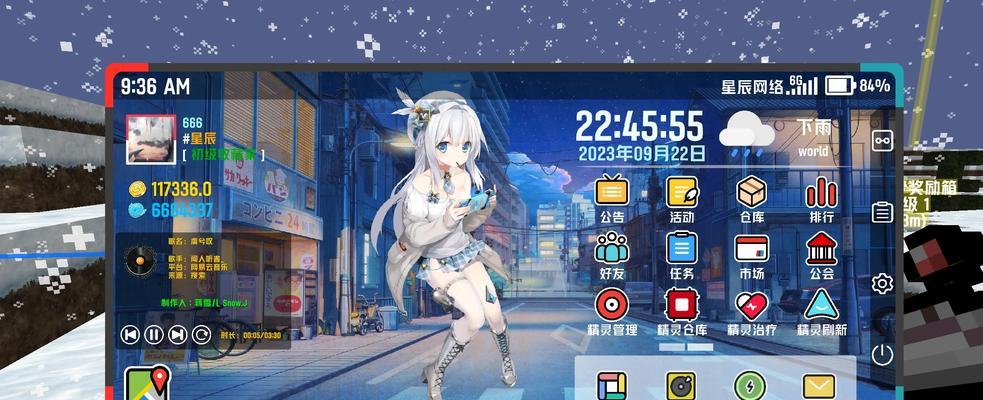Pause the music player
Screen dimensions: 983x400
(x=153, y=335)
